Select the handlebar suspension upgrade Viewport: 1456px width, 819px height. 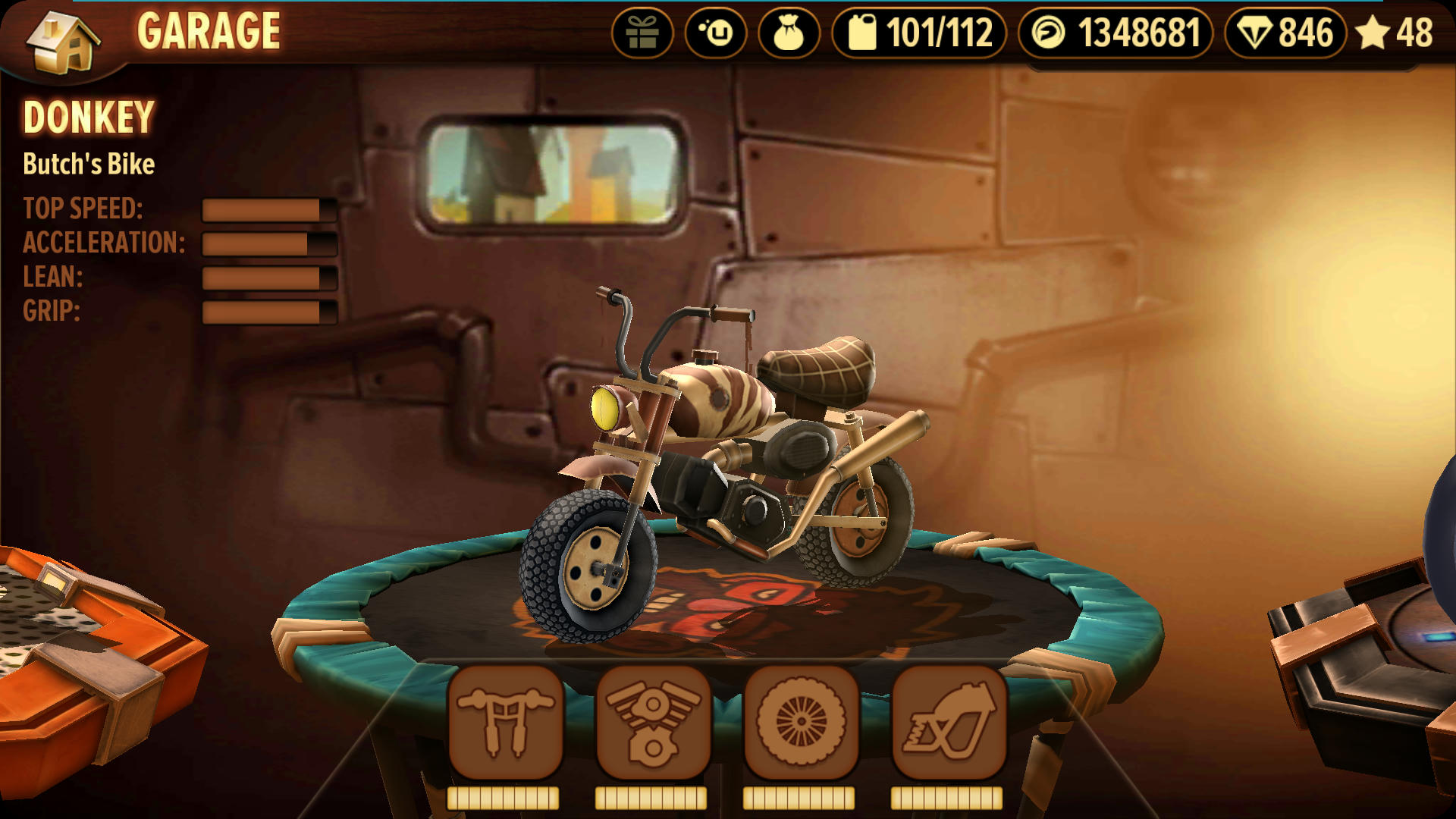click(x=505, y=723)
